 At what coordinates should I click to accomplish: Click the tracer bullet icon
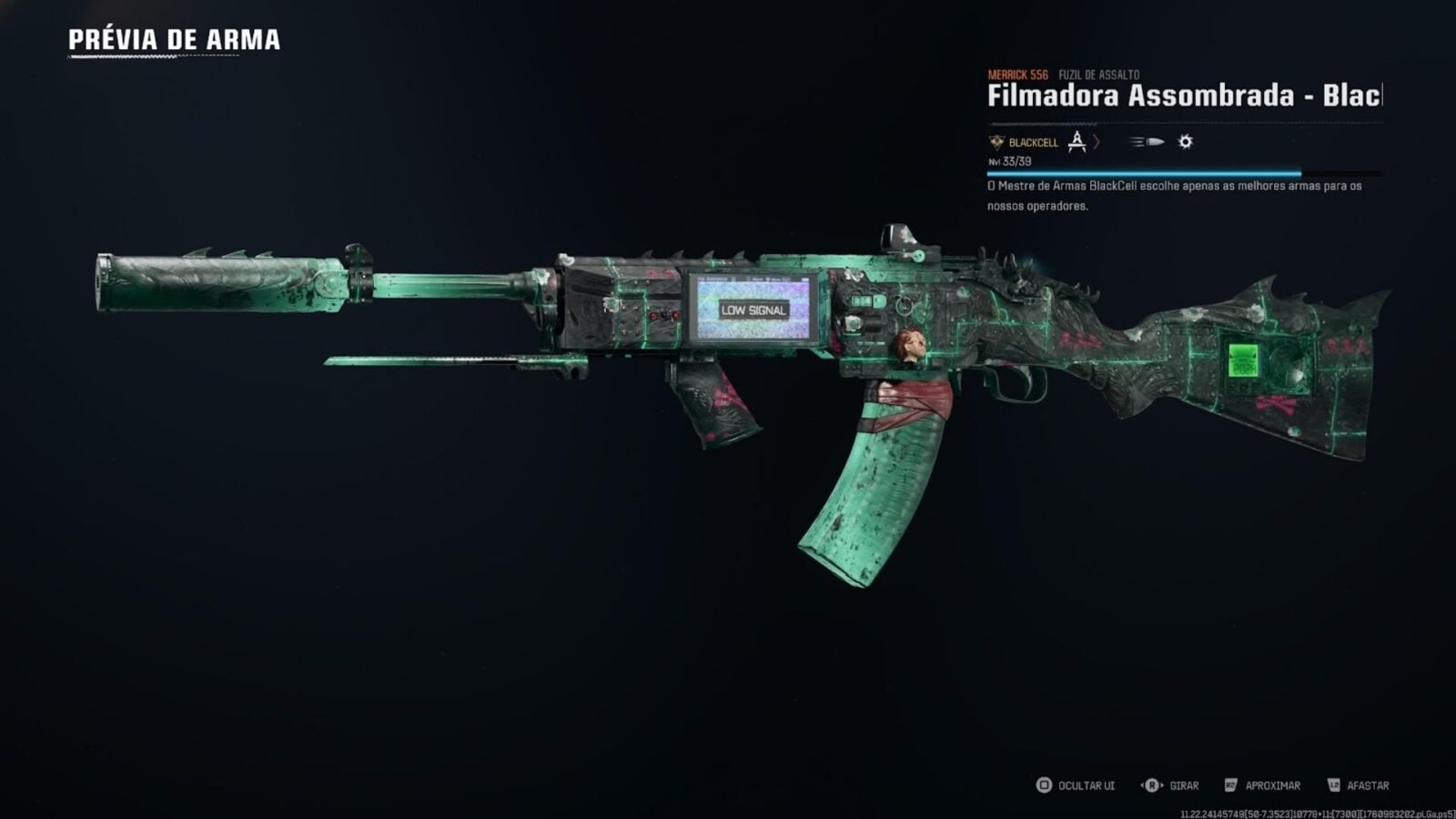coord(1147,142)
